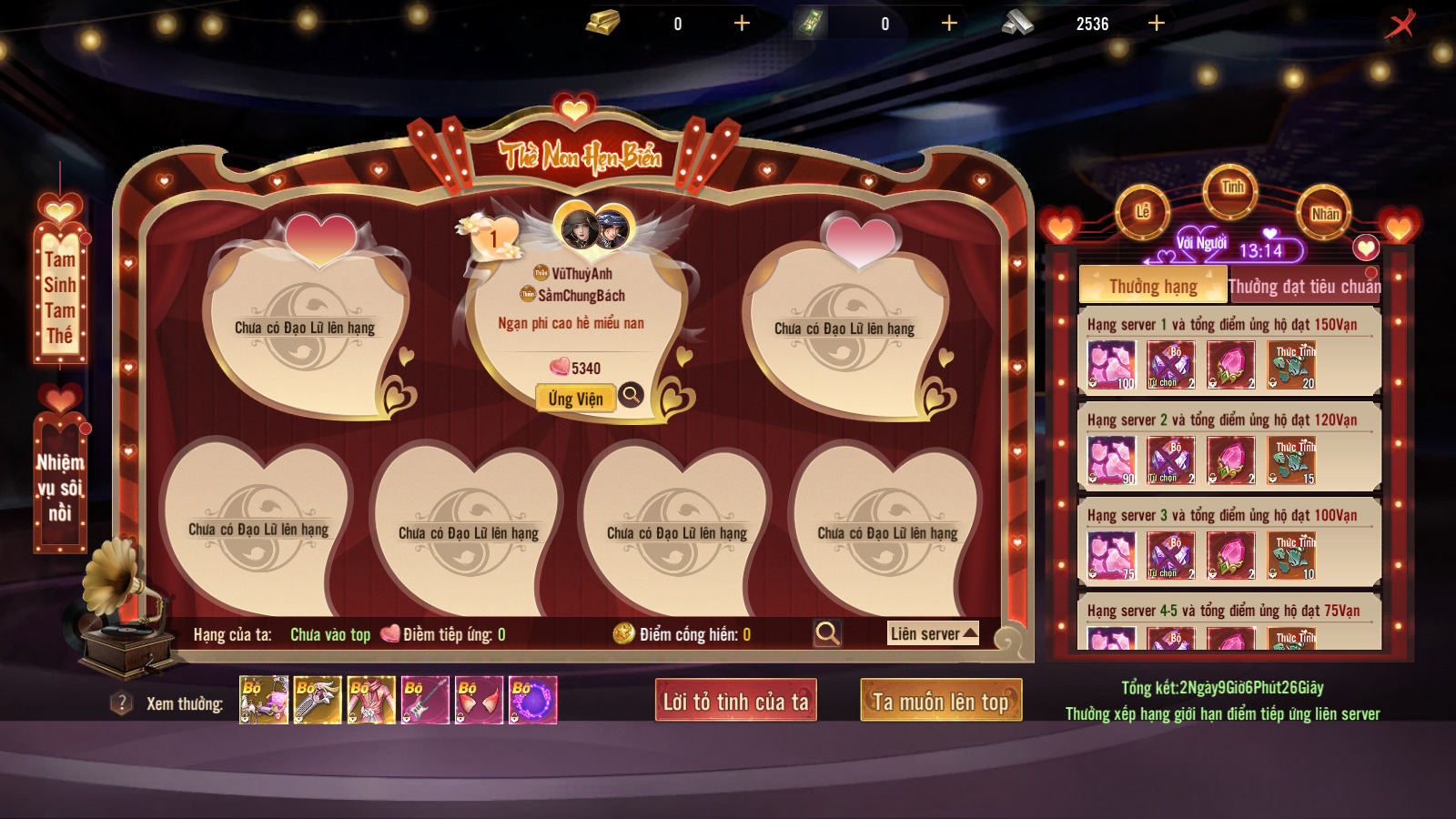Open Tam Sinh Tam Thế side tab
Image resolution: width=1456 pixels, height=819 pixels.
click(60, 296)
